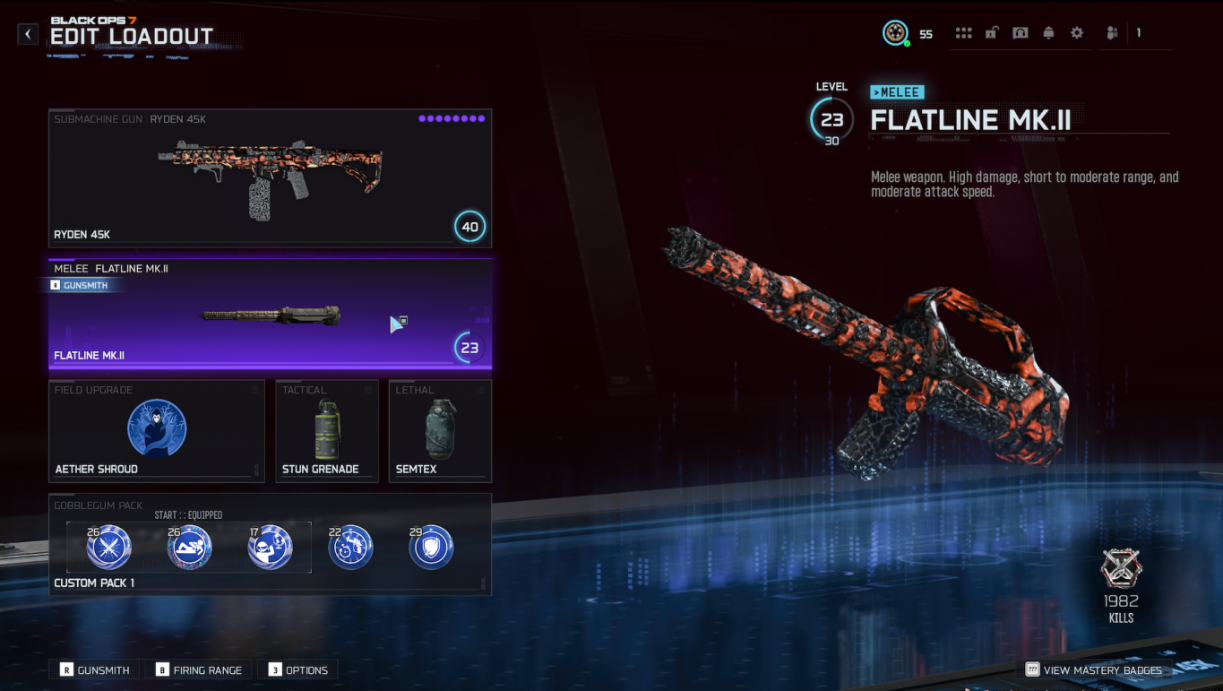Go back from Edit Loadout screen
The width and height of the screenshot is (1223, 691).
[x=28, y=34]
